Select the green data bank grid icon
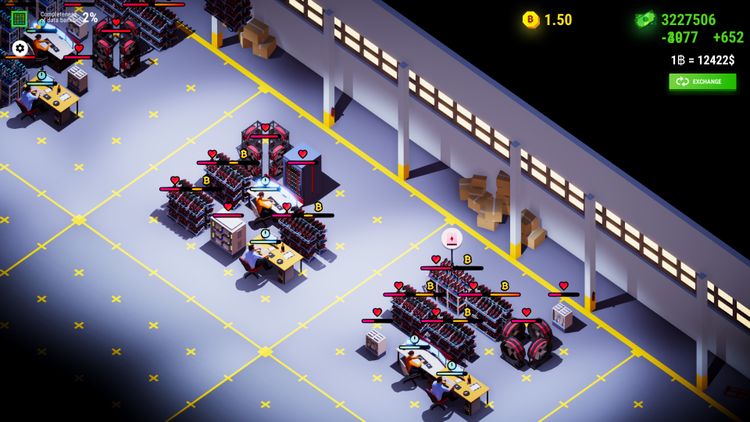This screenshot has height=422, width=750. (x=19, y=18)
